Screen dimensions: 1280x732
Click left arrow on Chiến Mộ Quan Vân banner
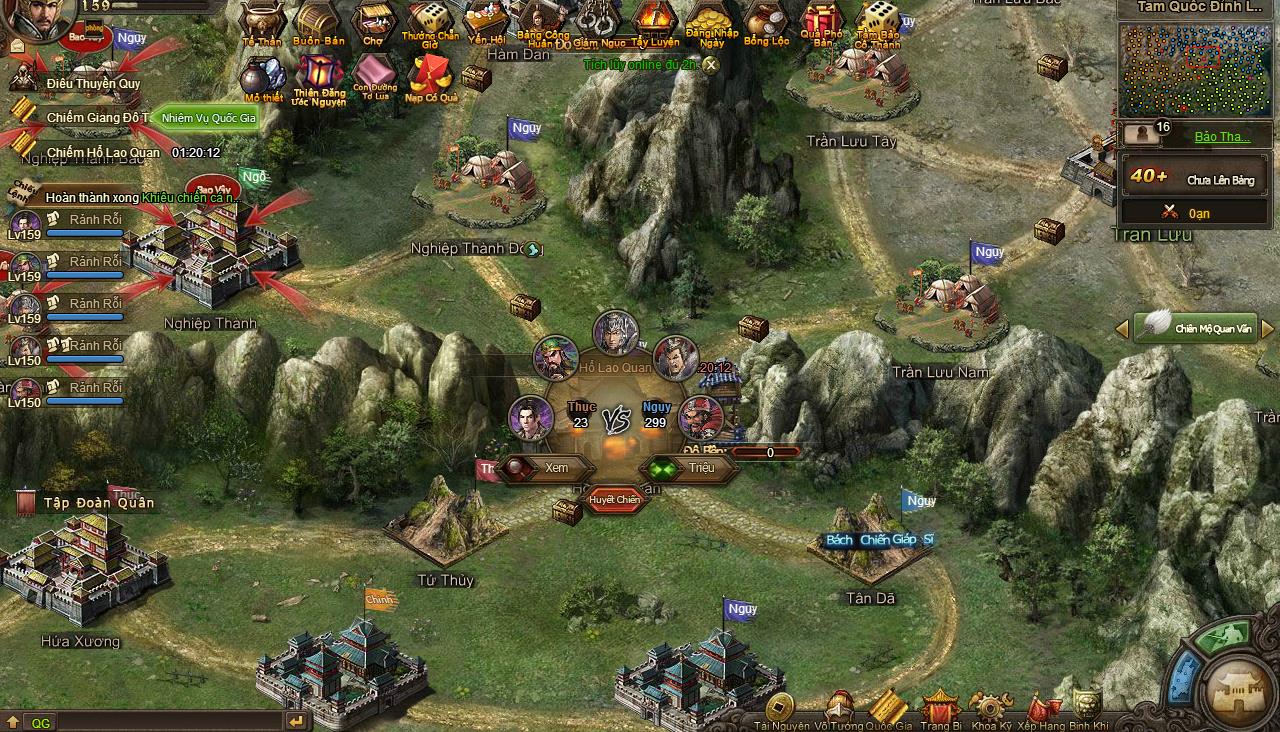1121,328
